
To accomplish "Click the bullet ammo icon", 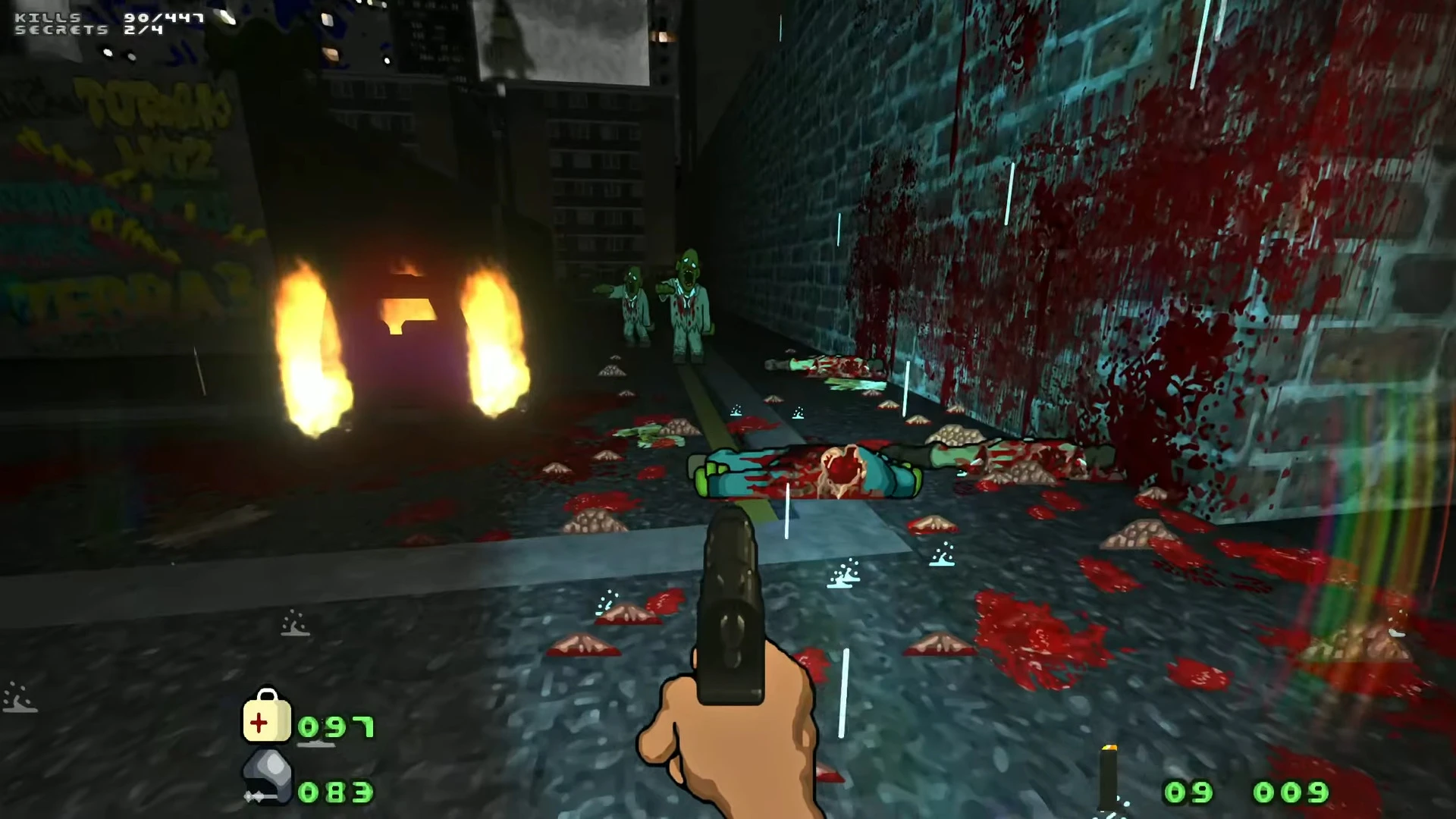I will click(1109, 777).
